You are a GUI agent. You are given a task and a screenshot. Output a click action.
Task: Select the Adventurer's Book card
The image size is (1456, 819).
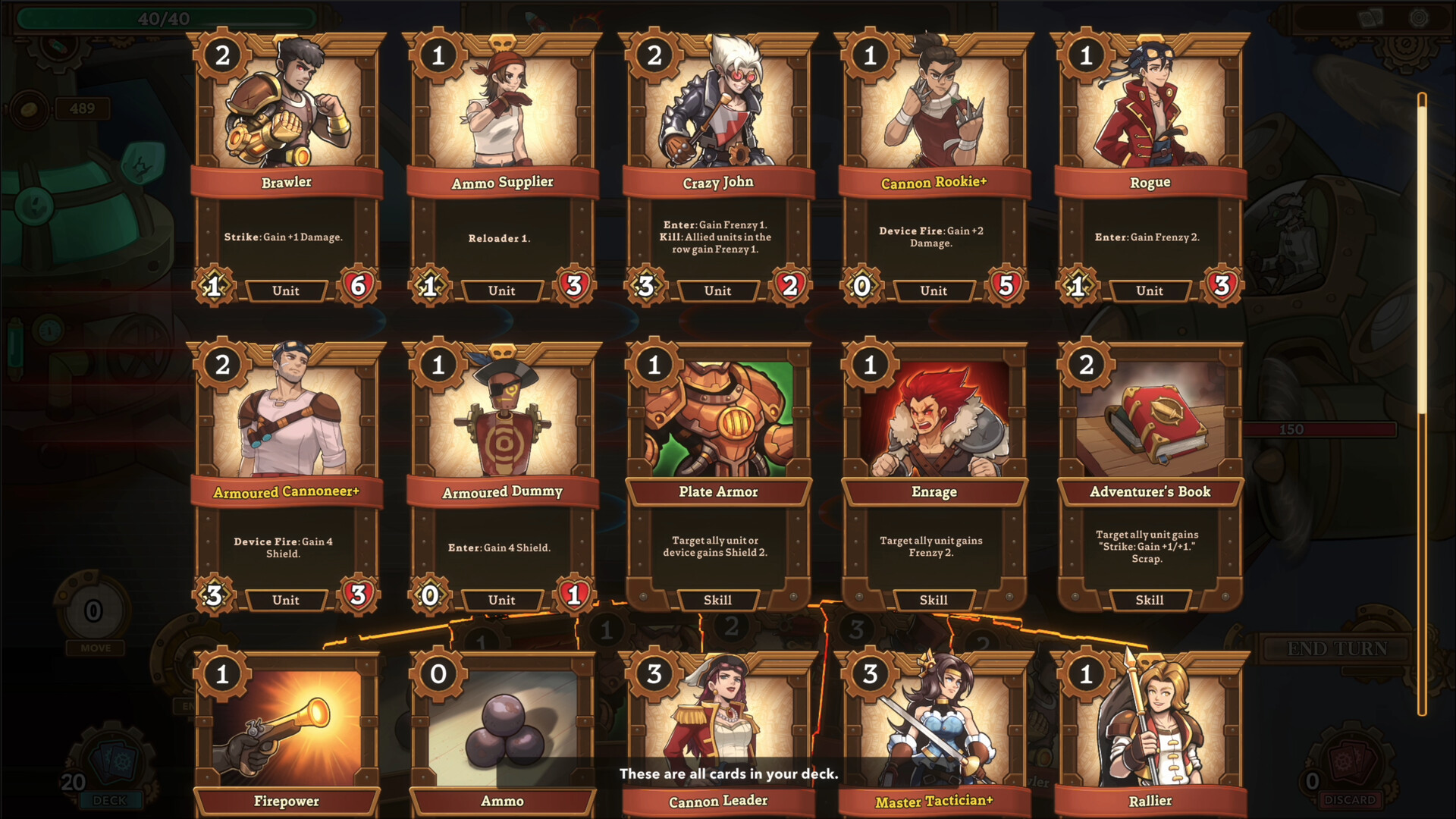point(1150,470)
